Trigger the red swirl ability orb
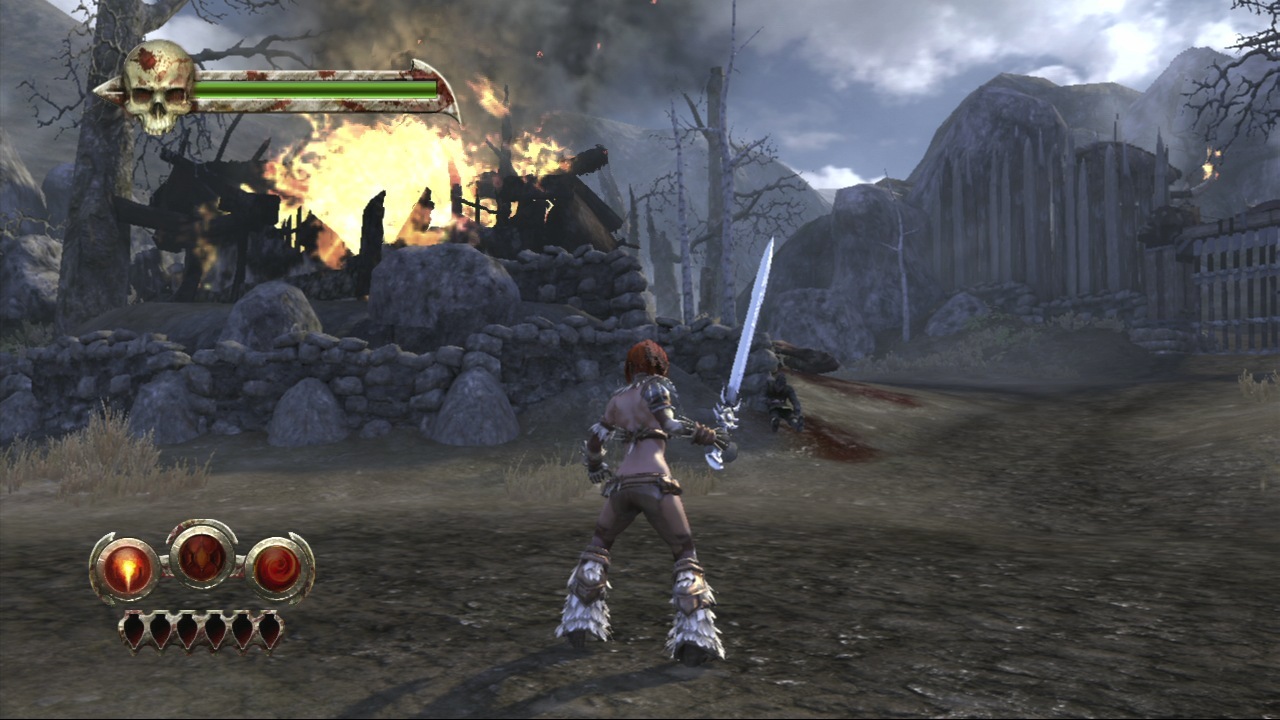1280x720 pixels. tap(277, 569)
